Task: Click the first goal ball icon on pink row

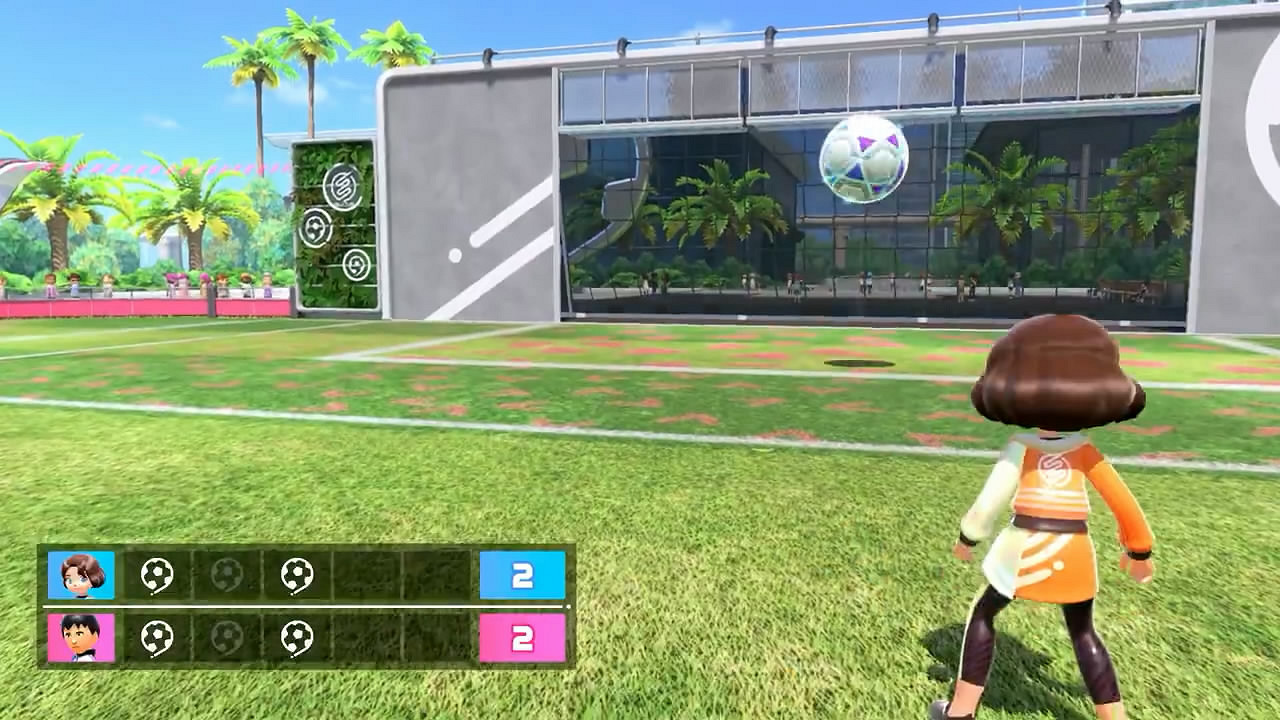Action: click(x=157, y=638)
